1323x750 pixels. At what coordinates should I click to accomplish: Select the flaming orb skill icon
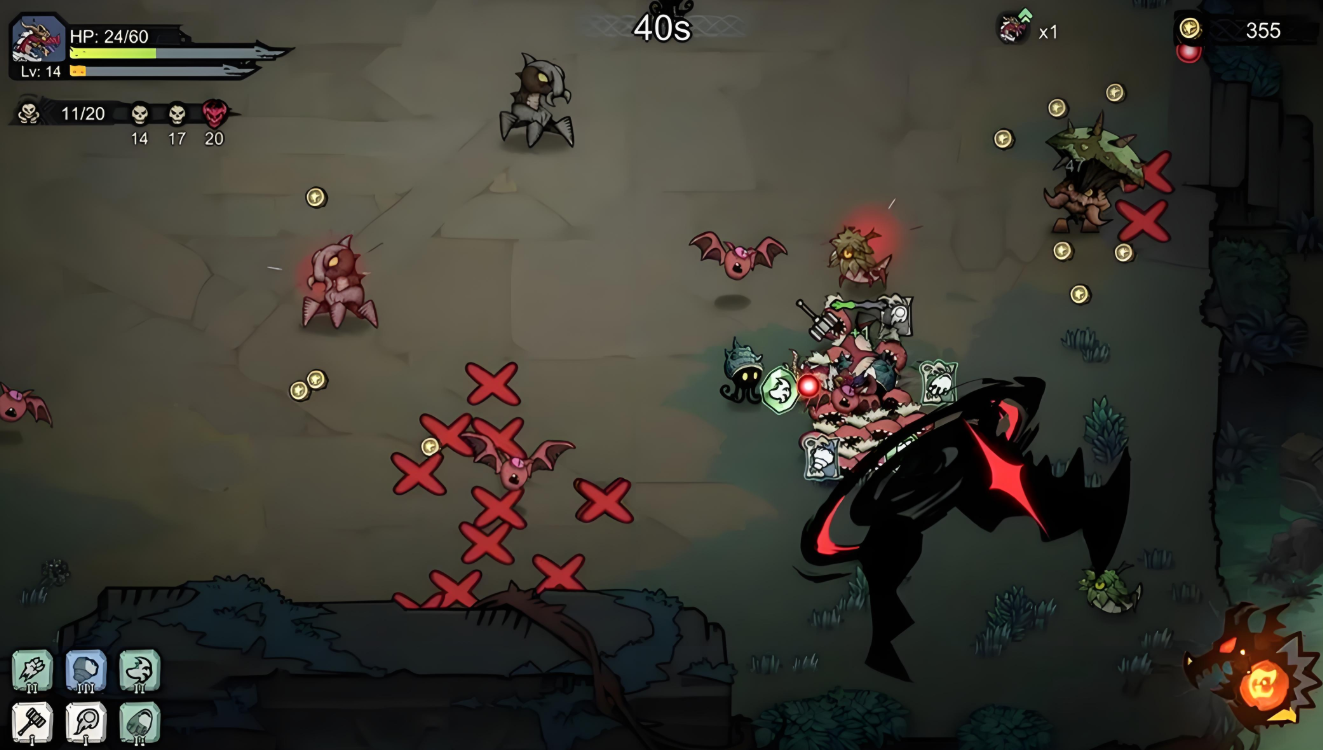coord(86,722)
